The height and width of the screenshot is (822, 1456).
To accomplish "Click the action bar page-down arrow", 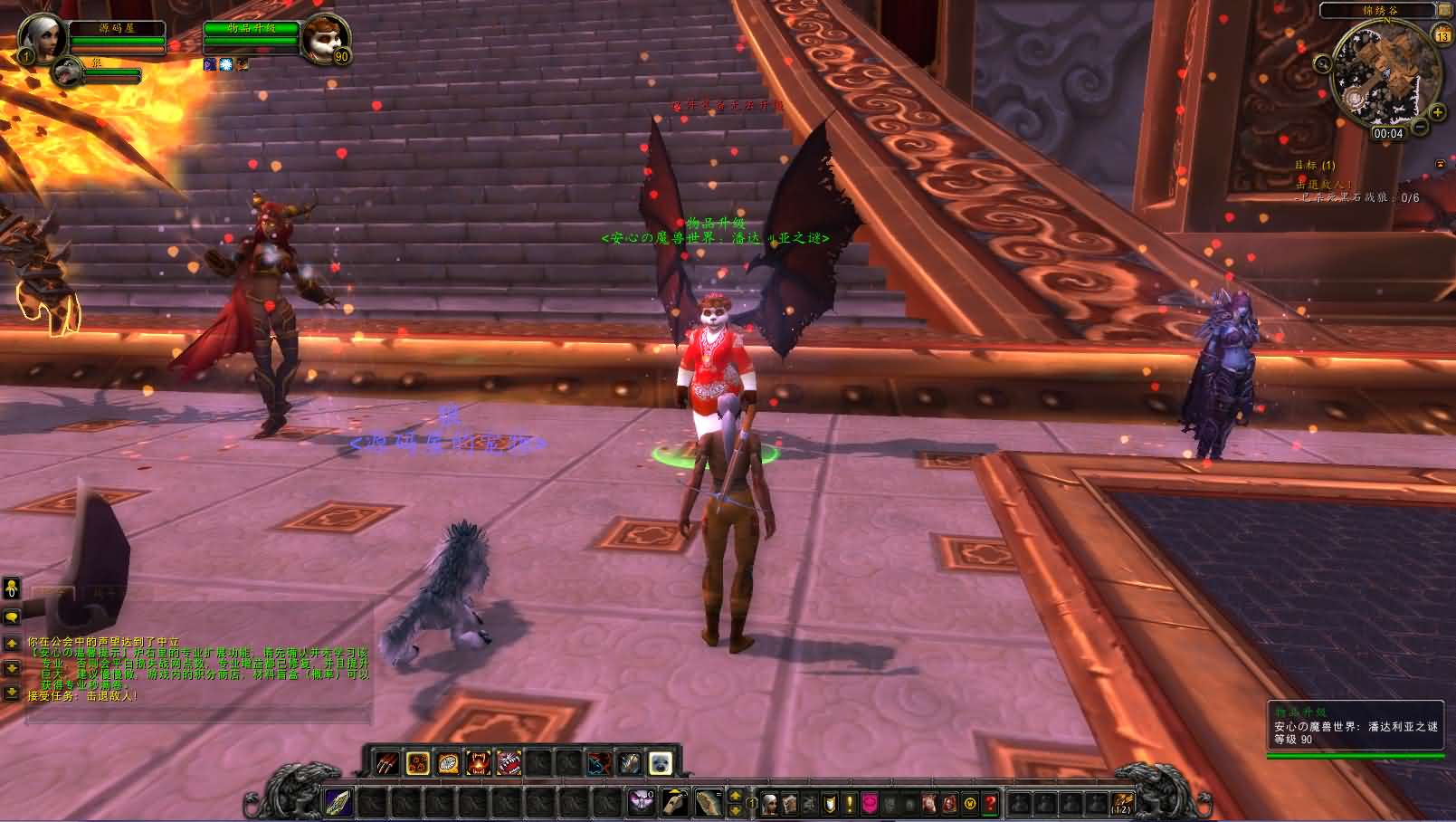I will tap(734, 810).
